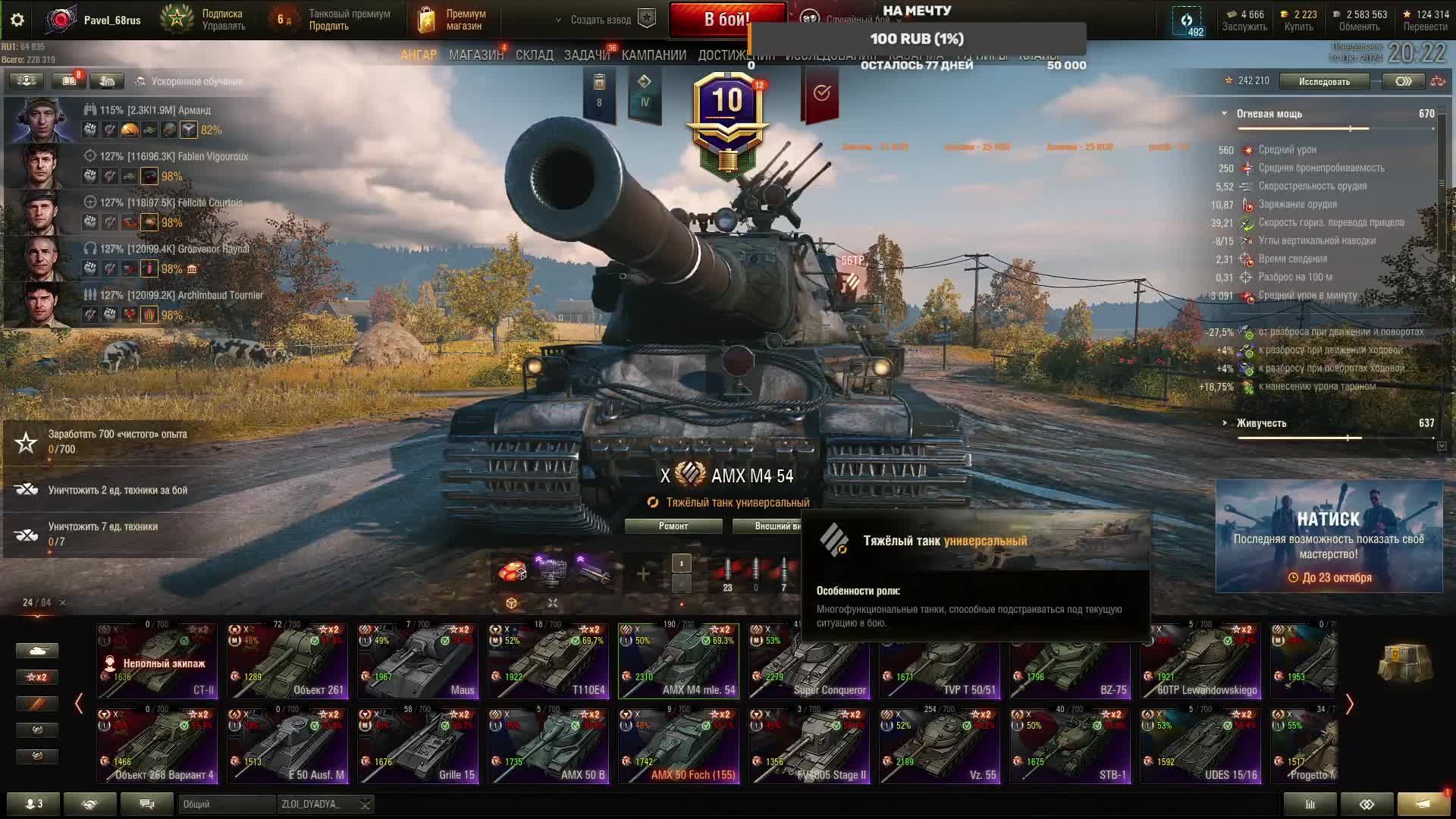Viewport: 1456px width, 819px height.
Task: Open the КАМПАНИИ tab
Action: (654, 55)
